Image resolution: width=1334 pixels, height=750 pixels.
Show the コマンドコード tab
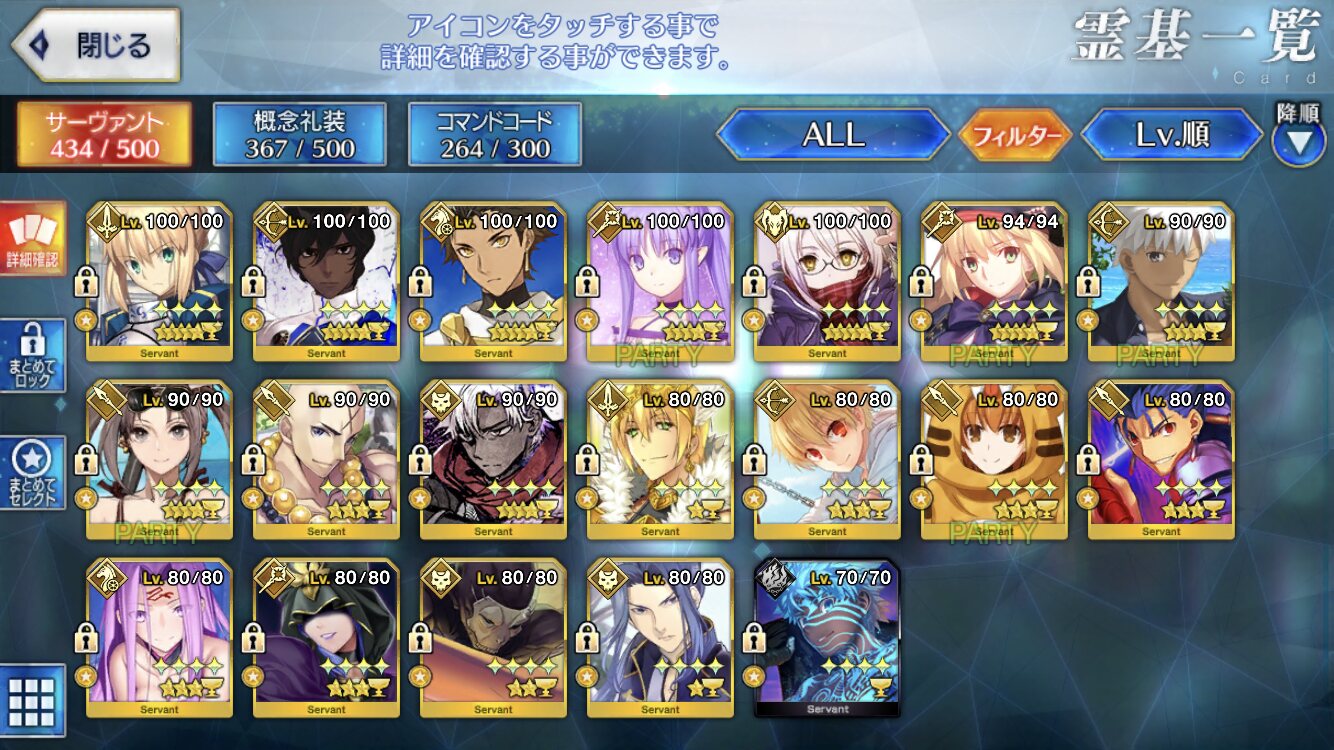pos(494,134)
